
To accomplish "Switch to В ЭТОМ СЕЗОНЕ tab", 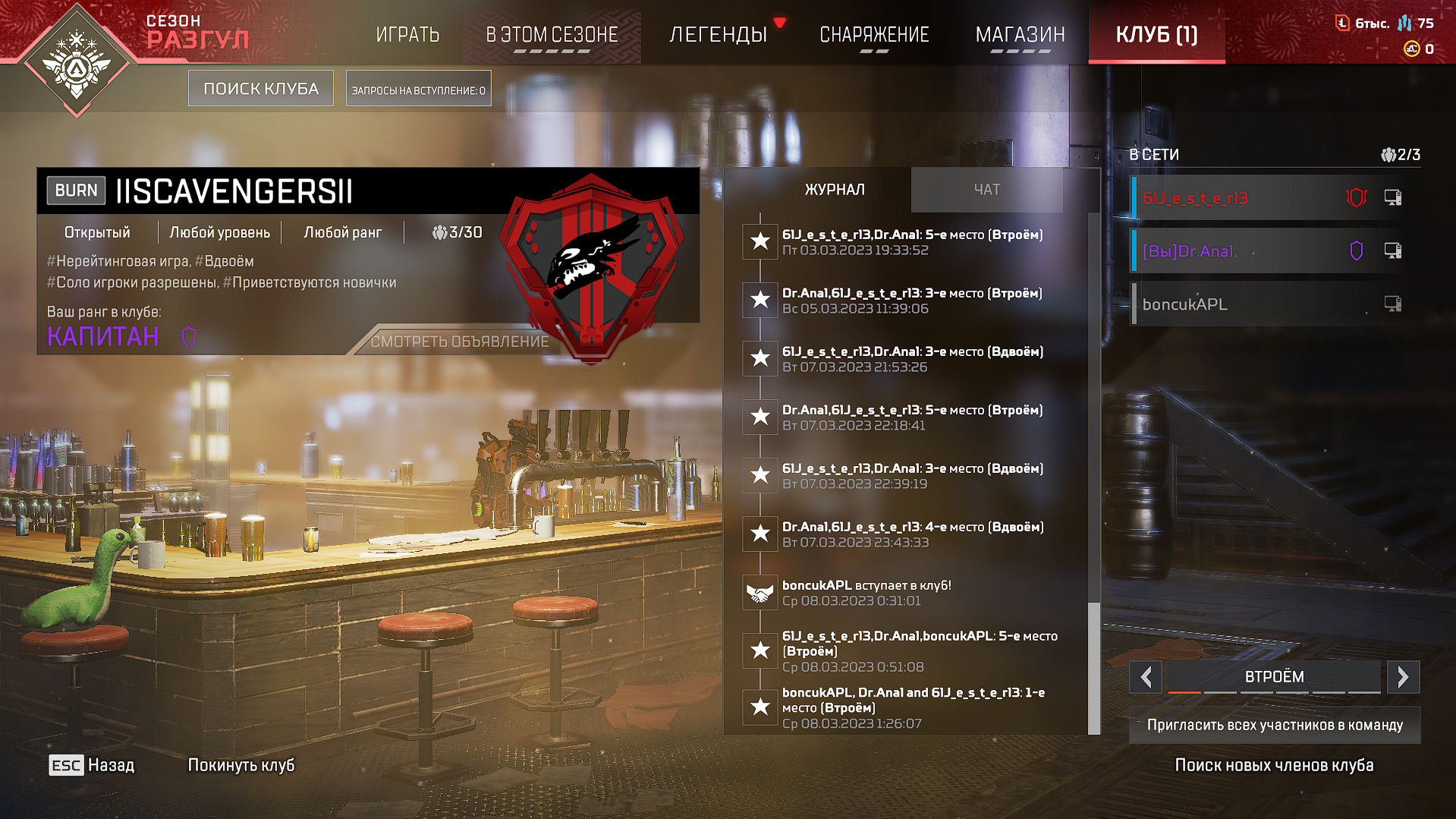I will tap(552, 35).
